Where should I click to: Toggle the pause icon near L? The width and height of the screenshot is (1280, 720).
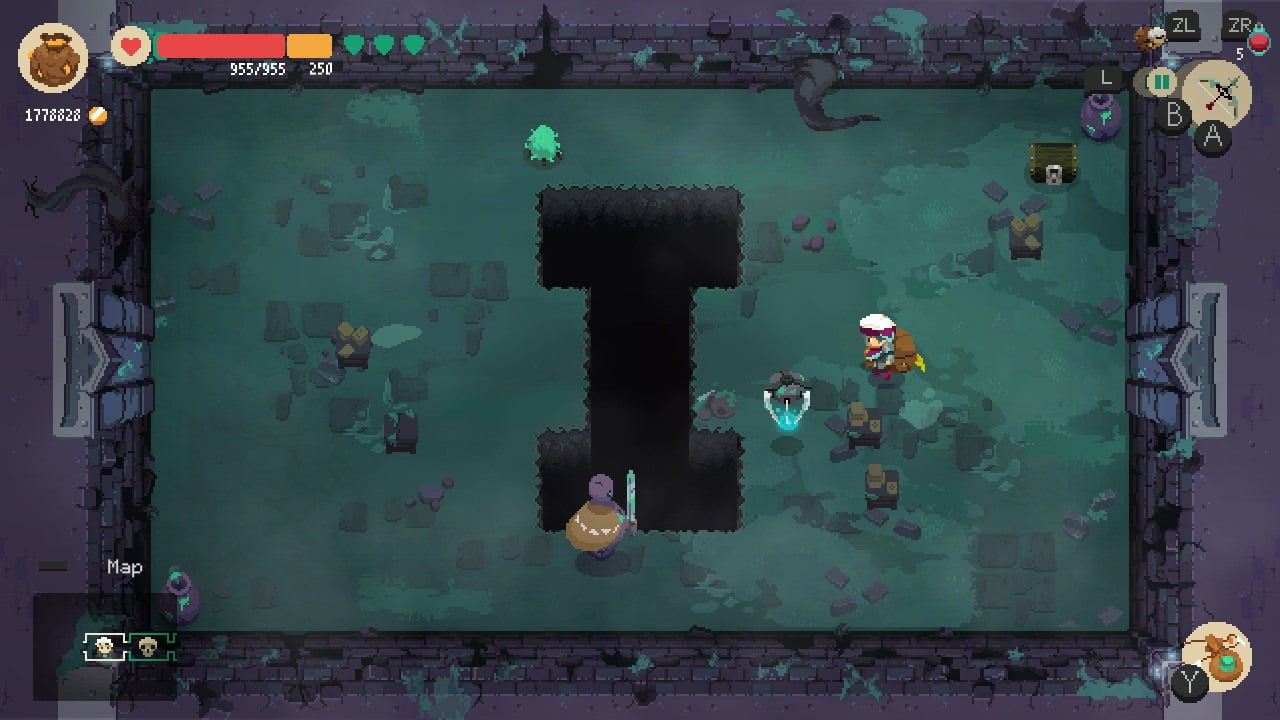[x=1160, y=82]
